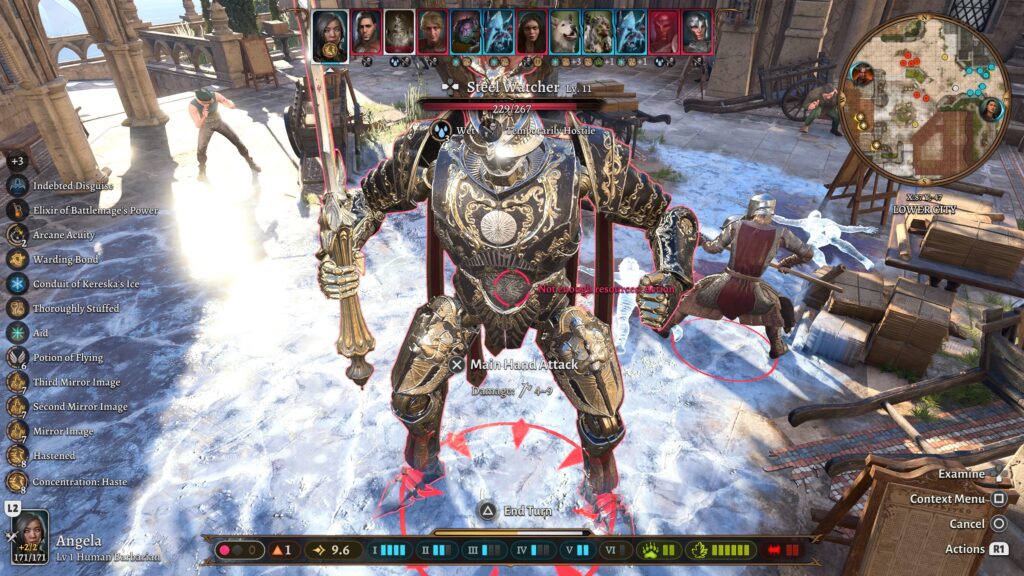Show the Arcane Acuity status details
This screenshot has width=1024, height=576.
click(x=17, y=235)
